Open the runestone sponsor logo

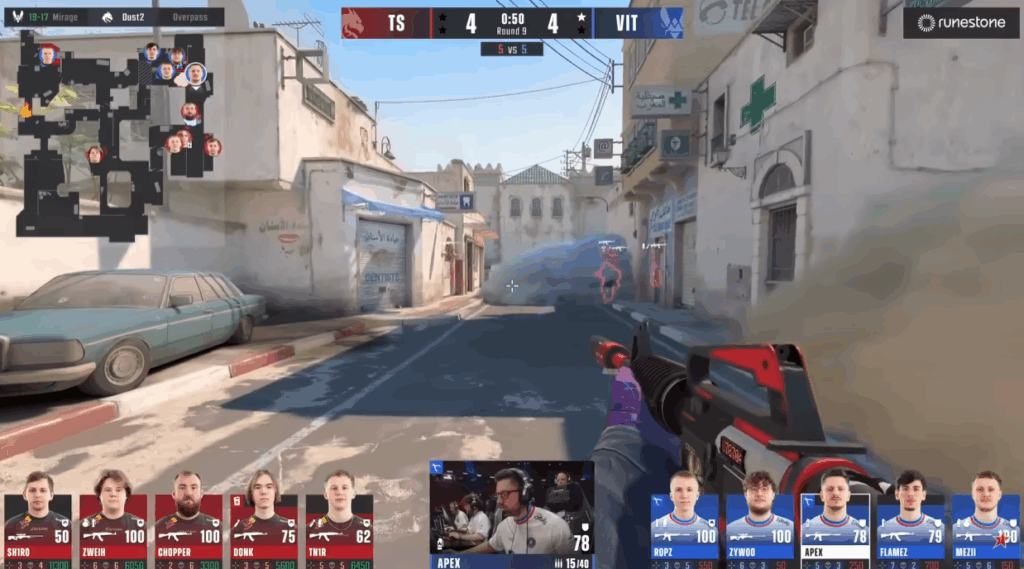(x=961, y=22)
